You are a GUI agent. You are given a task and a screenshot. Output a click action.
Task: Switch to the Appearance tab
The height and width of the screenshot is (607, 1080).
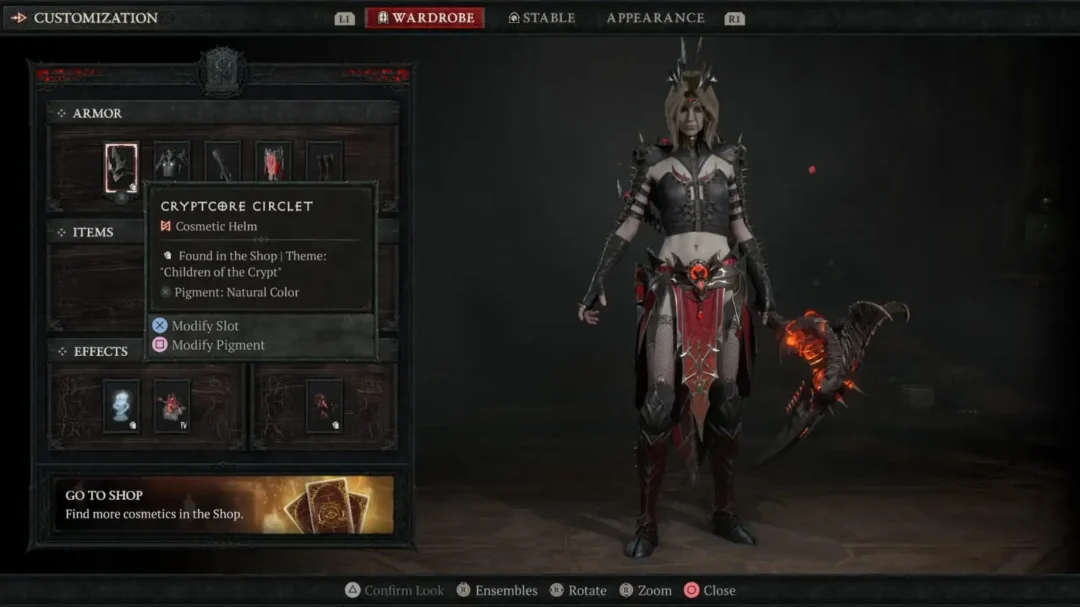click(x=655, y=18)
